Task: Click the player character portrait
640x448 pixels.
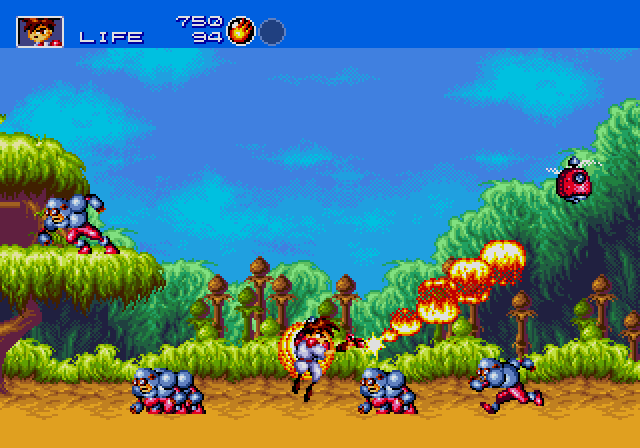Action: [40, 31]
